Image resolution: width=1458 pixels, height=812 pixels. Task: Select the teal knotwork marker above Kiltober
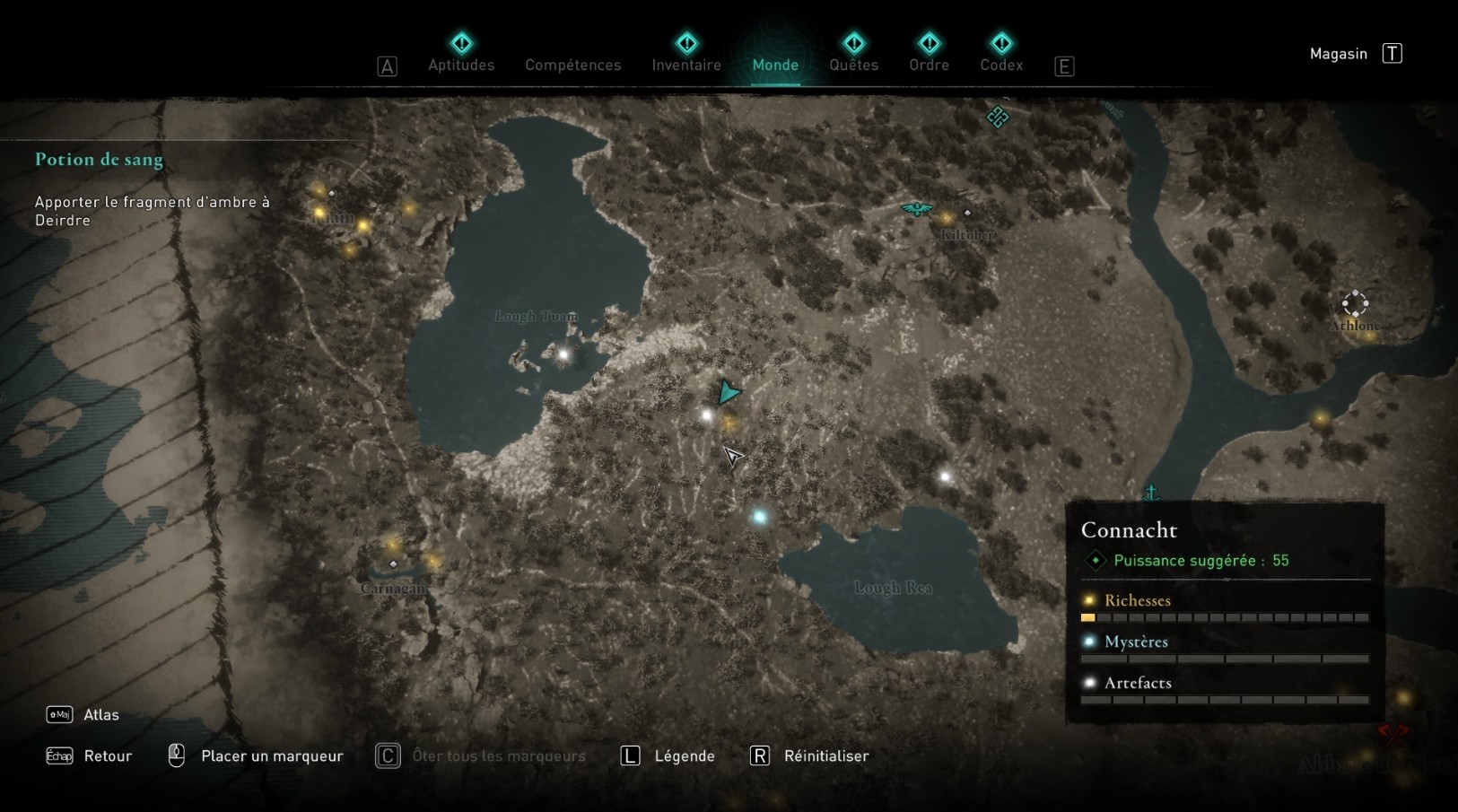click(x=997, y=117)
